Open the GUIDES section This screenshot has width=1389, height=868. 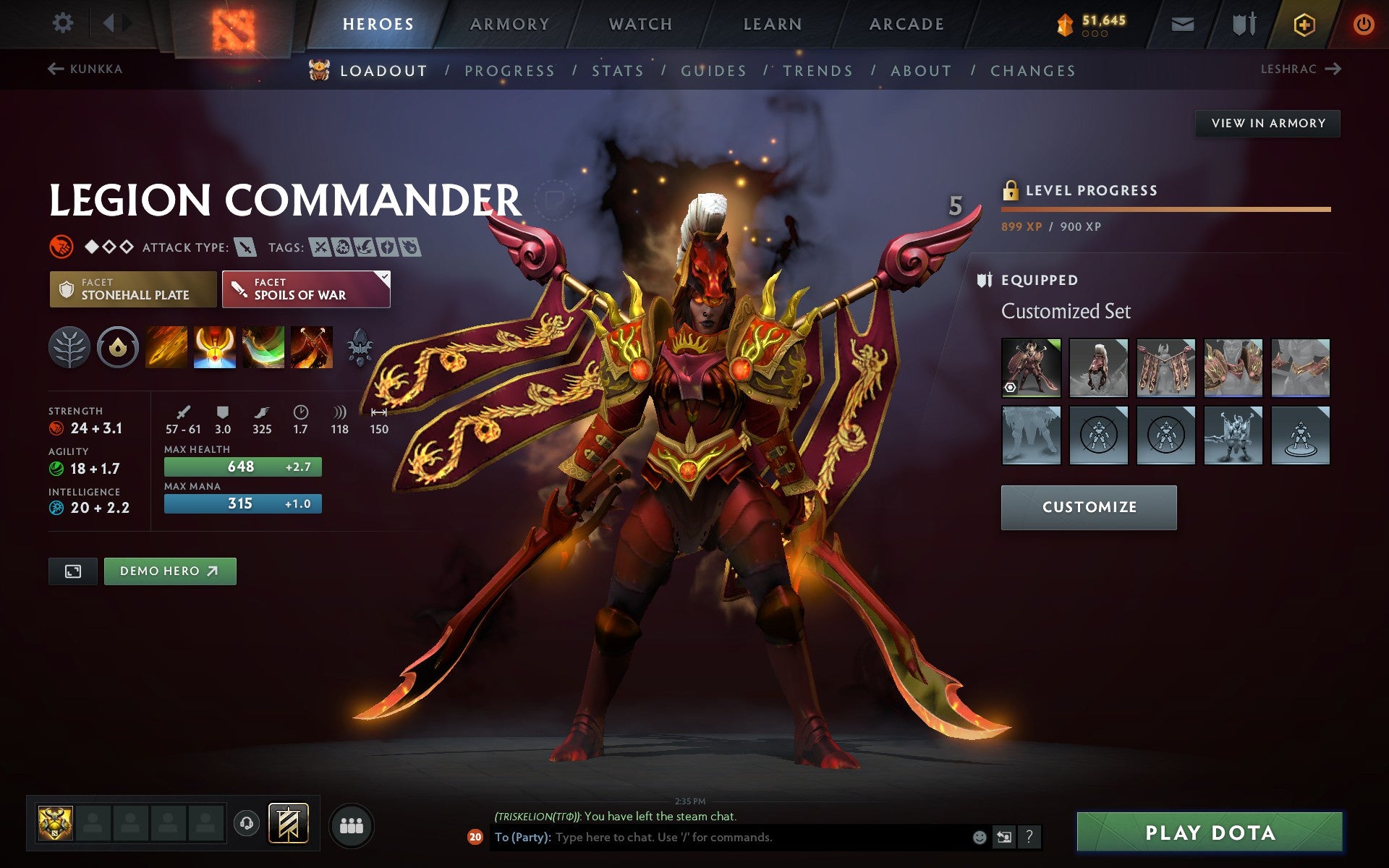(x=713, y=70)
